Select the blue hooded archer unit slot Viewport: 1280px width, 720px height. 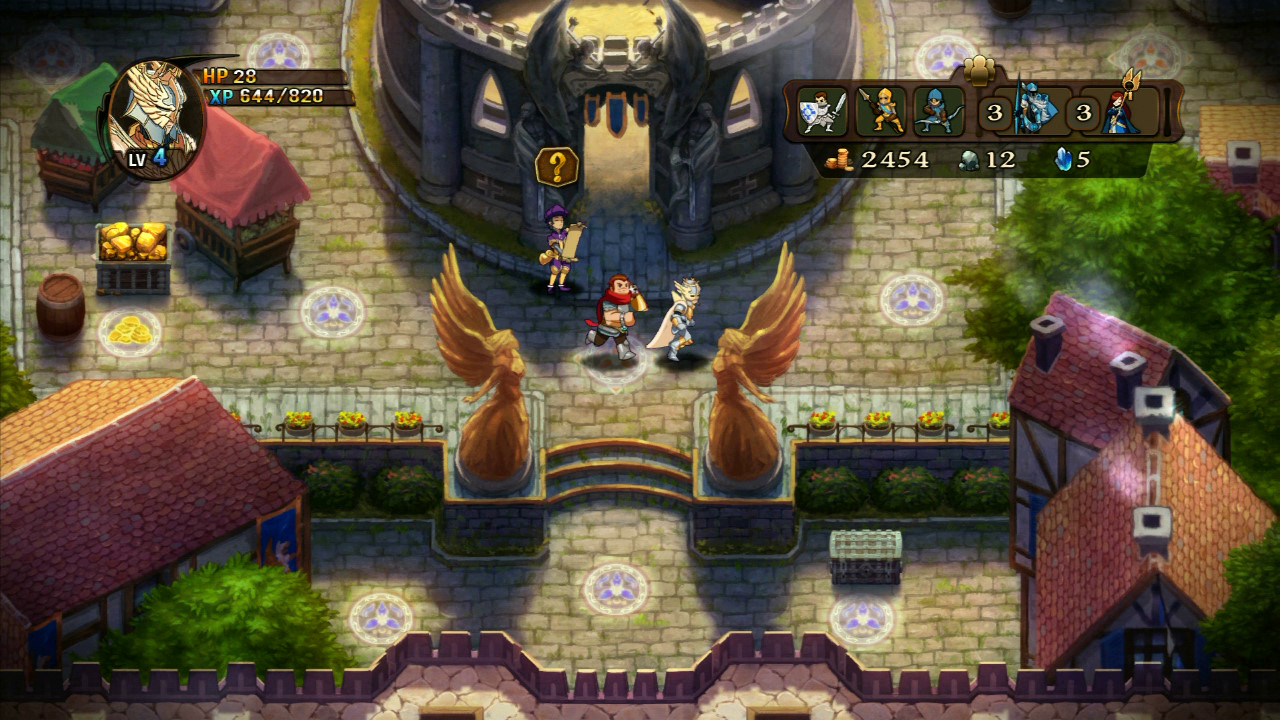(938, 111)
